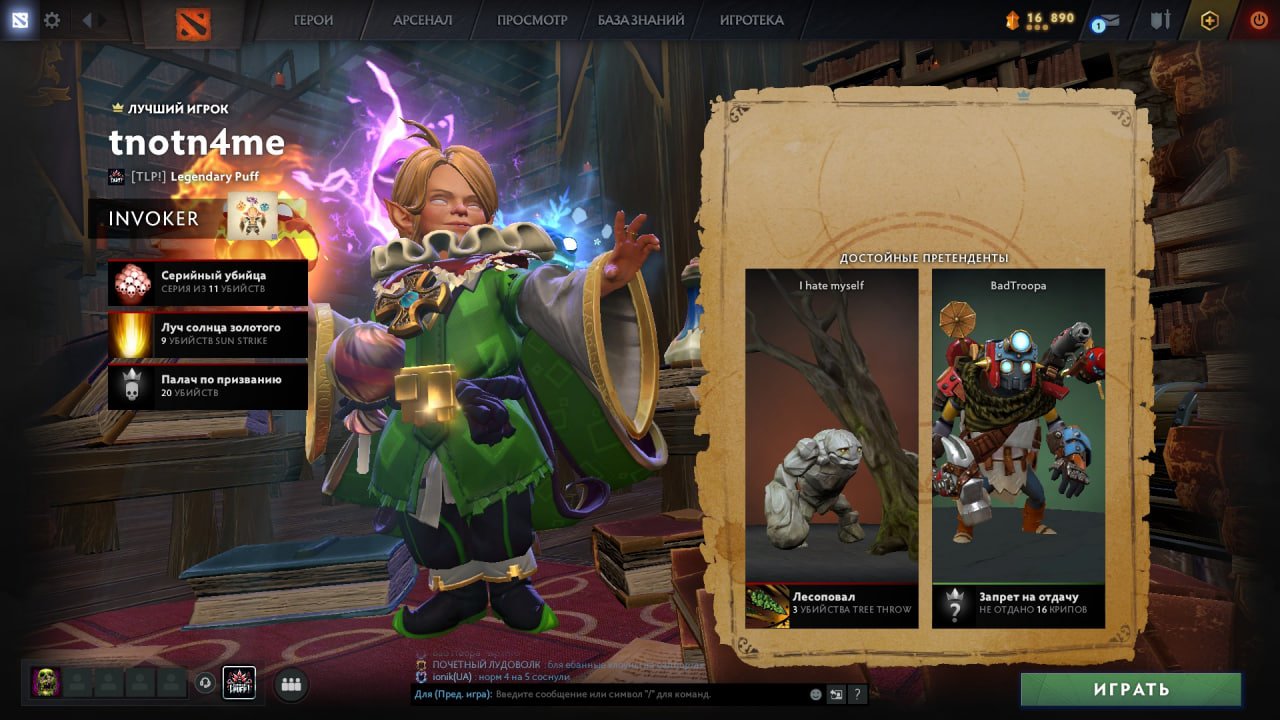Open the chat emoticon picker
Screen dimensions: 1280x720
pos(816,694)
